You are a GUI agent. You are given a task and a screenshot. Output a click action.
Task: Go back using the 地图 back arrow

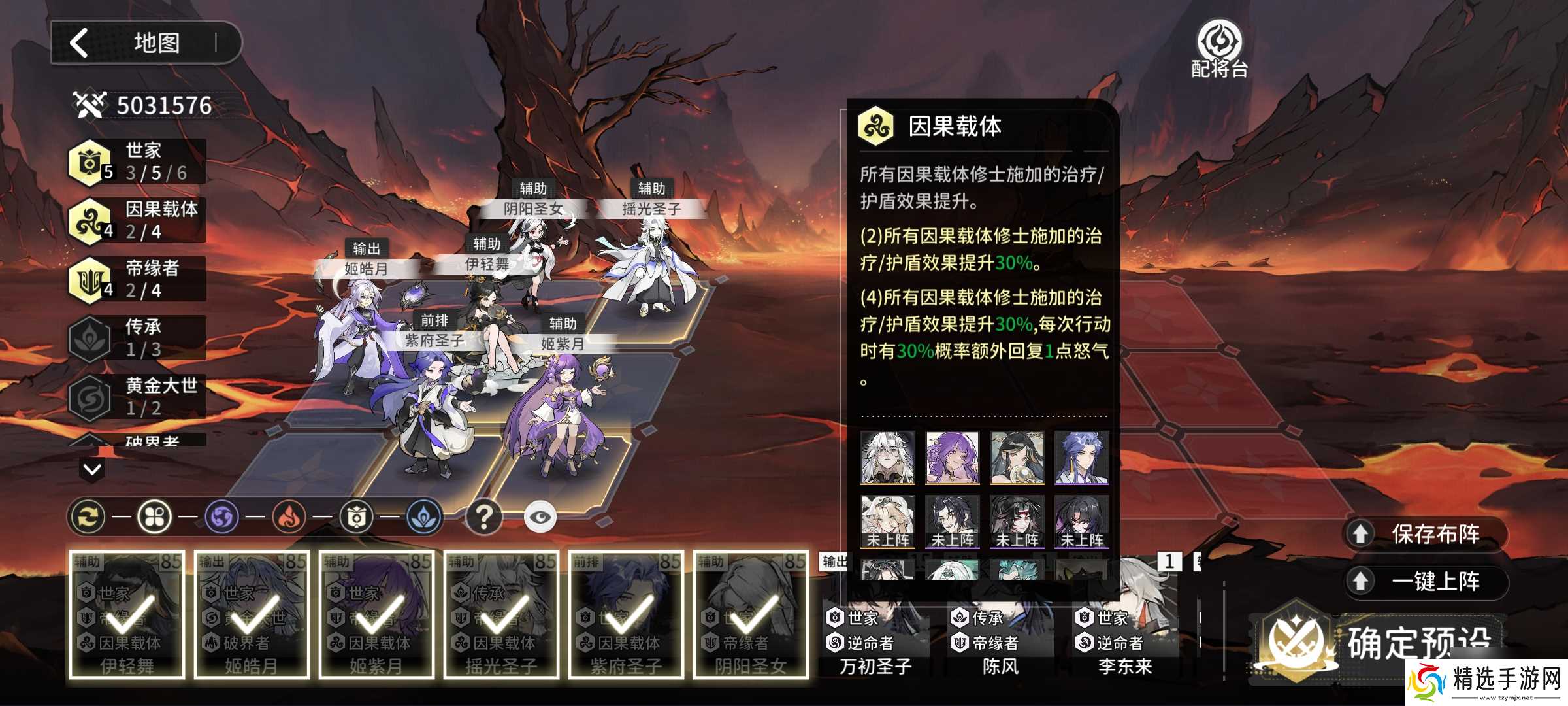[80, 43]
